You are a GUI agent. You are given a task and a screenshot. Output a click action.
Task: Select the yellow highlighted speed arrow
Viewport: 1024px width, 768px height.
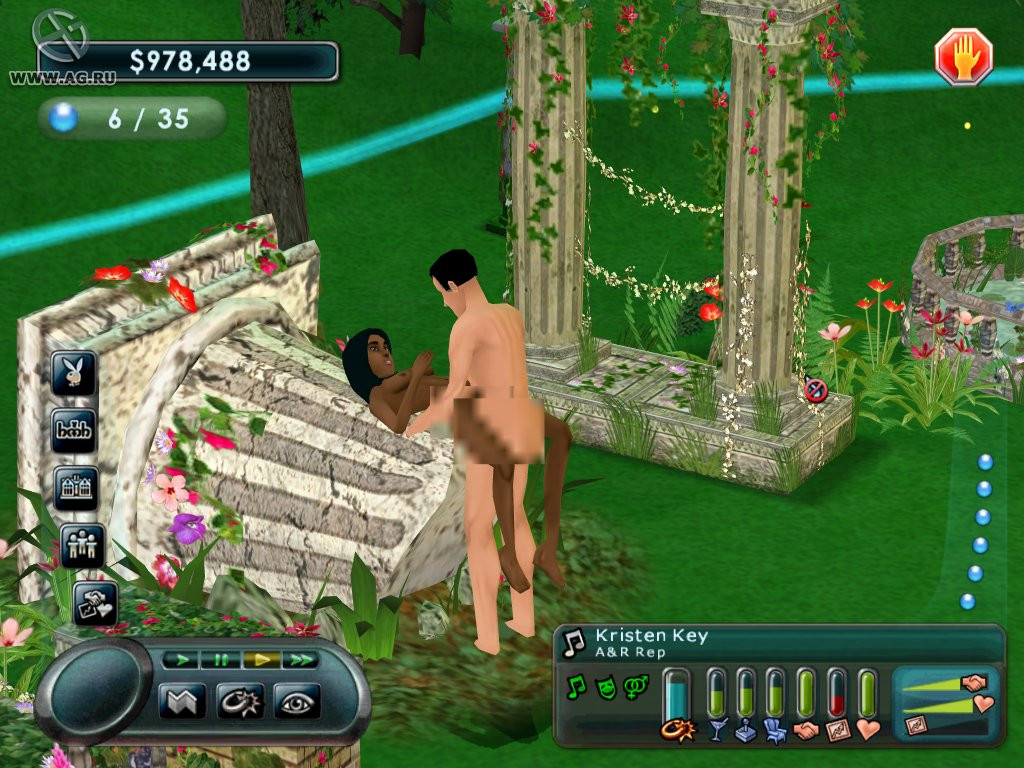260,660
